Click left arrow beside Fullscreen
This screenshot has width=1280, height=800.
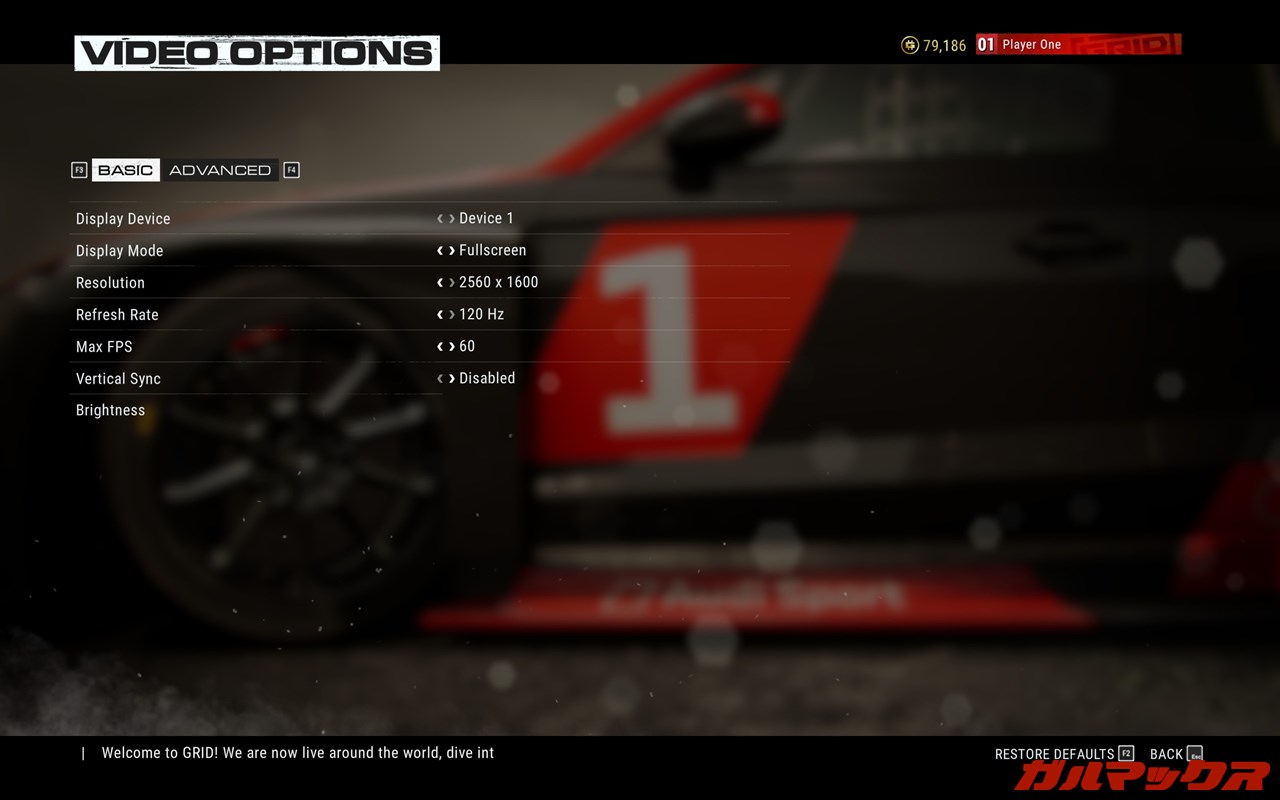[440, 251]
